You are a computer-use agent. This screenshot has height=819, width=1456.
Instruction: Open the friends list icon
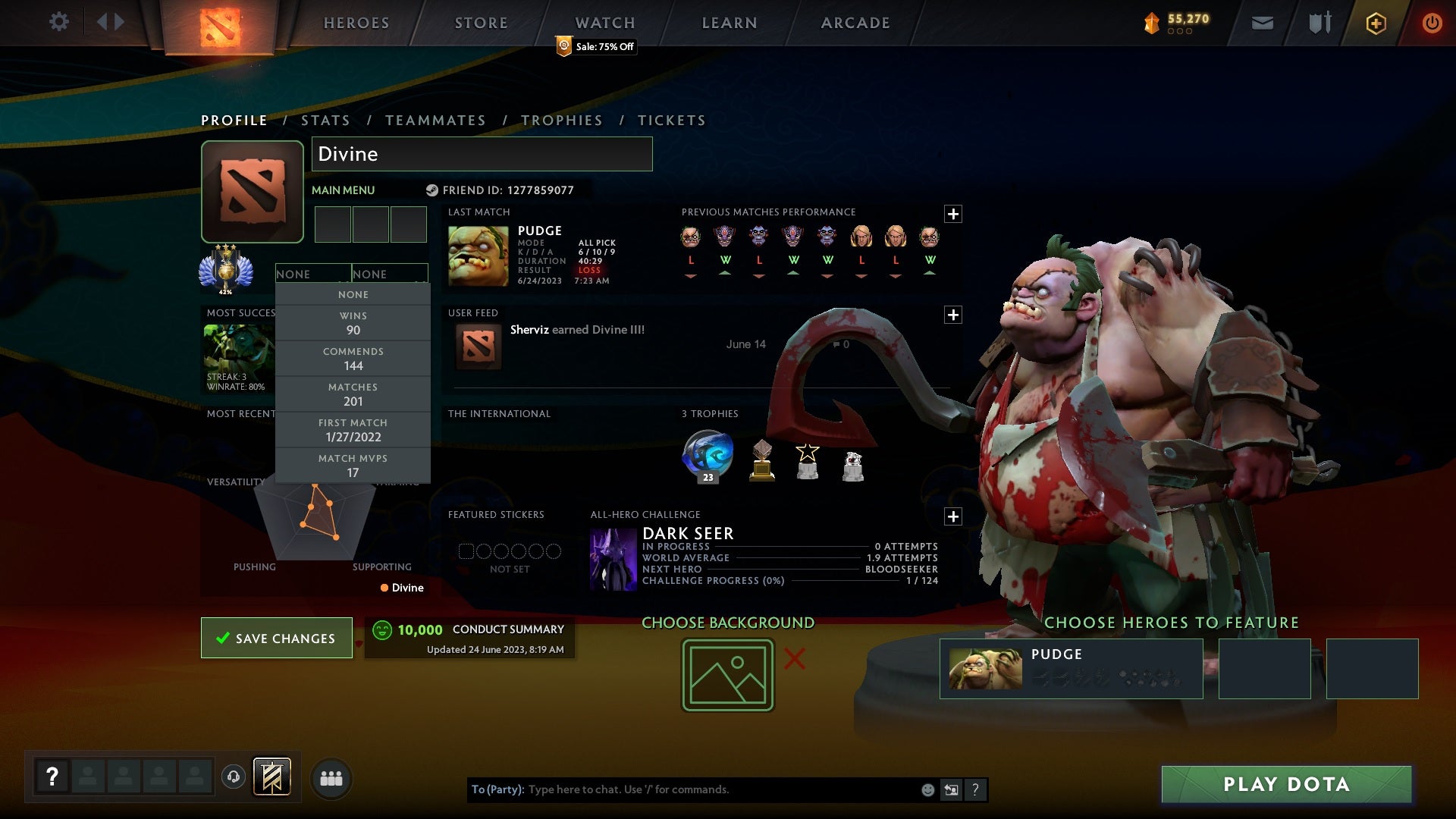pyautogui.click(x=331, y=778)
